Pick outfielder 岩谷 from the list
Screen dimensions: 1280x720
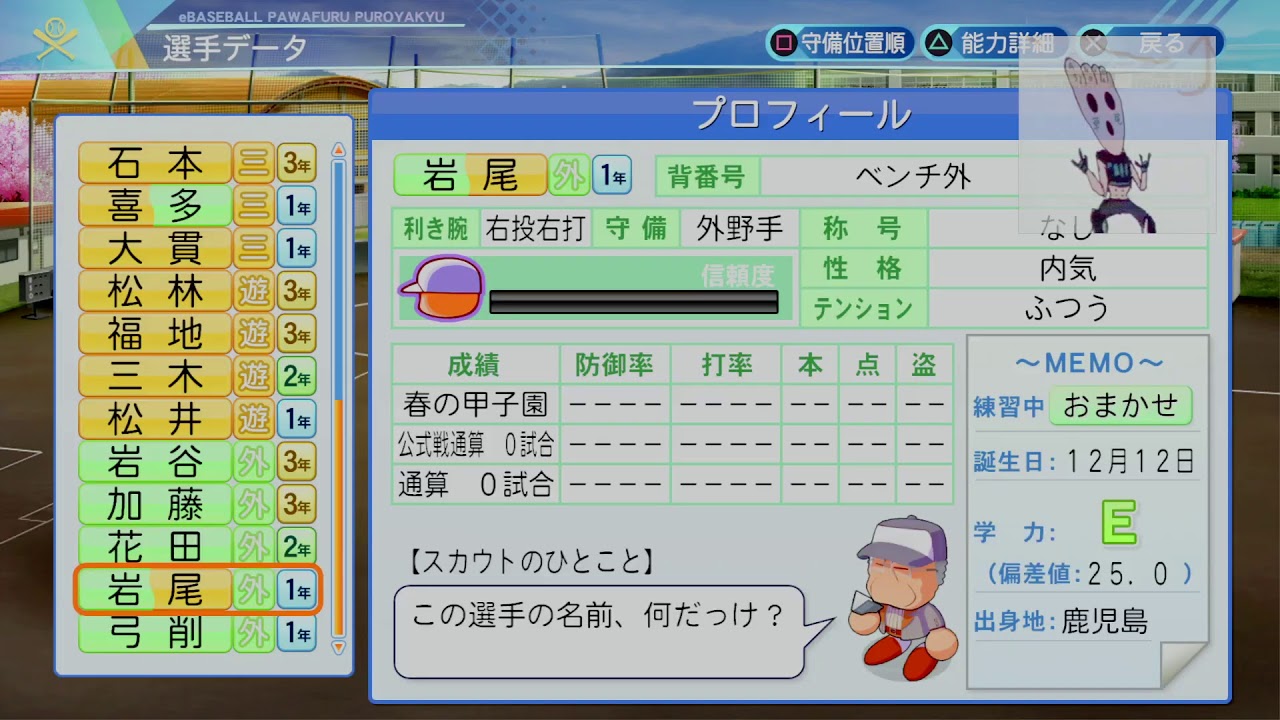click(197, 462)
